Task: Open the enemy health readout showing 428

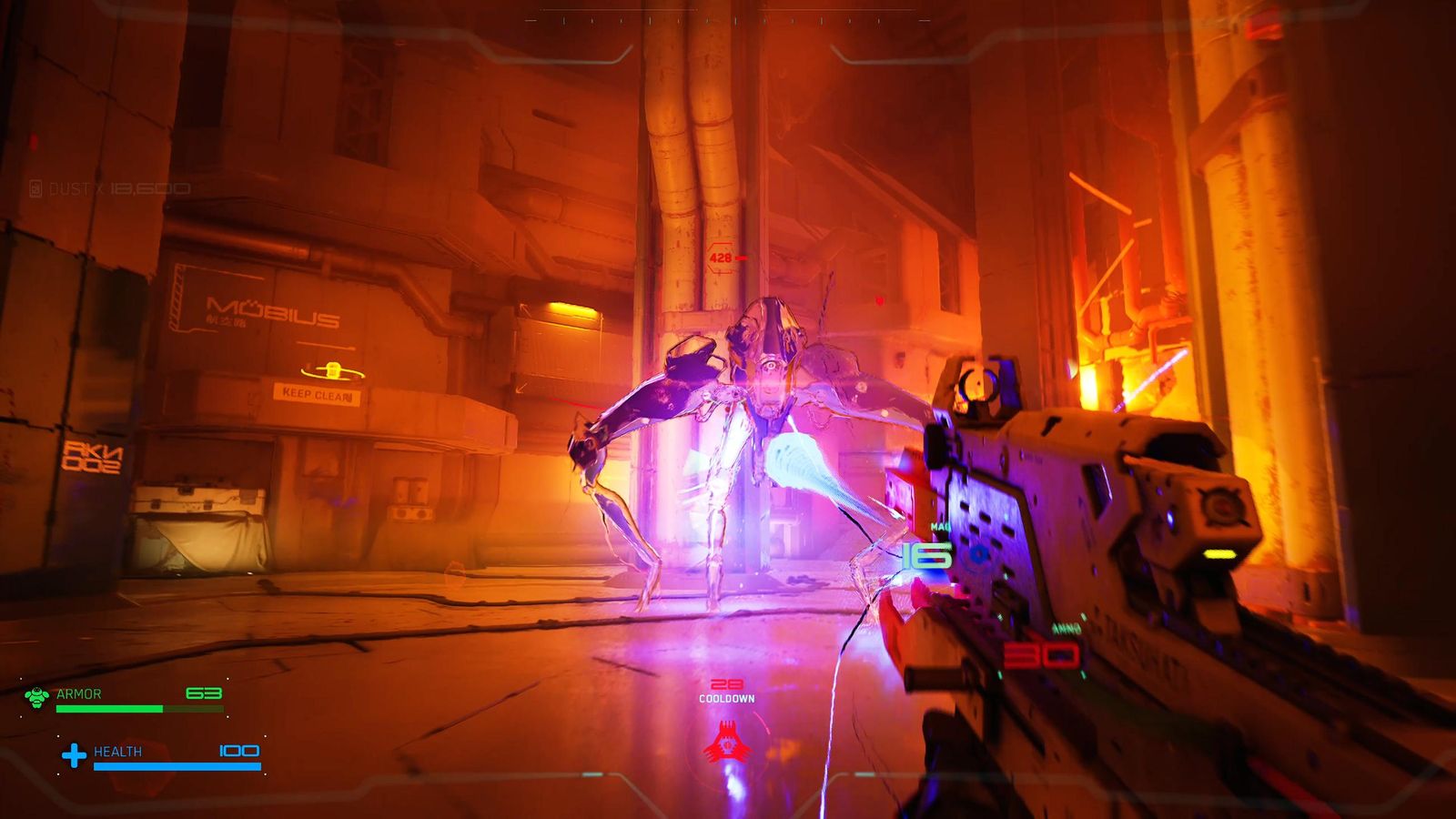Action: coord(719,258)
